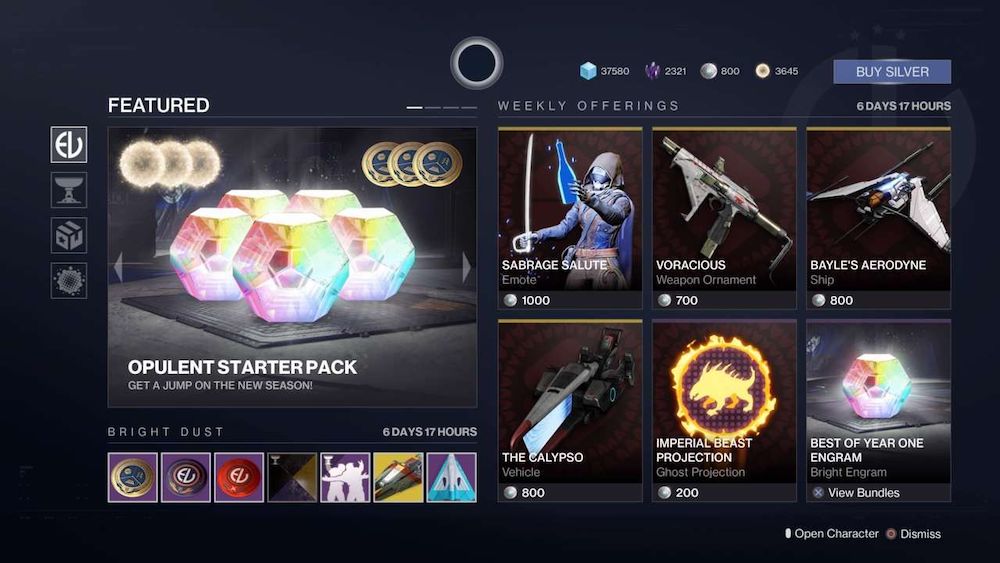The width and height of the screenshot is (1000, 563).
Task: Show the previous featured item with left arrow
Action: click(x=118, y=267)
